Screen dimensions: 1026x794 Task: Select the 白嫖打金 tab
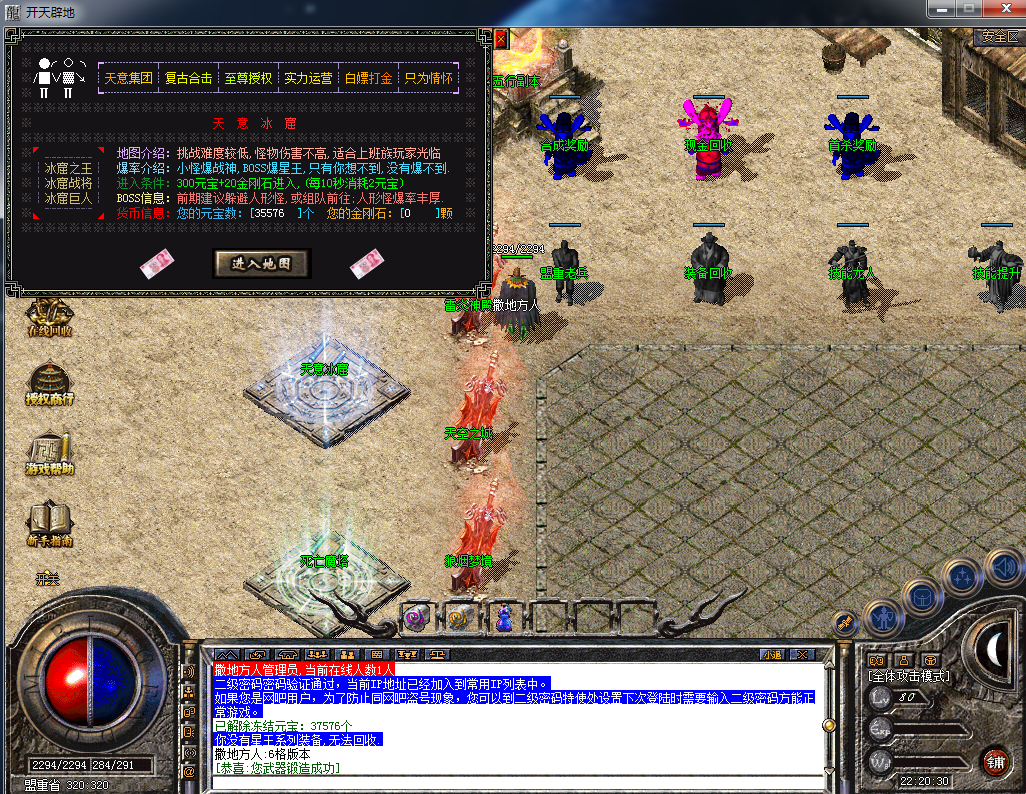368,78
